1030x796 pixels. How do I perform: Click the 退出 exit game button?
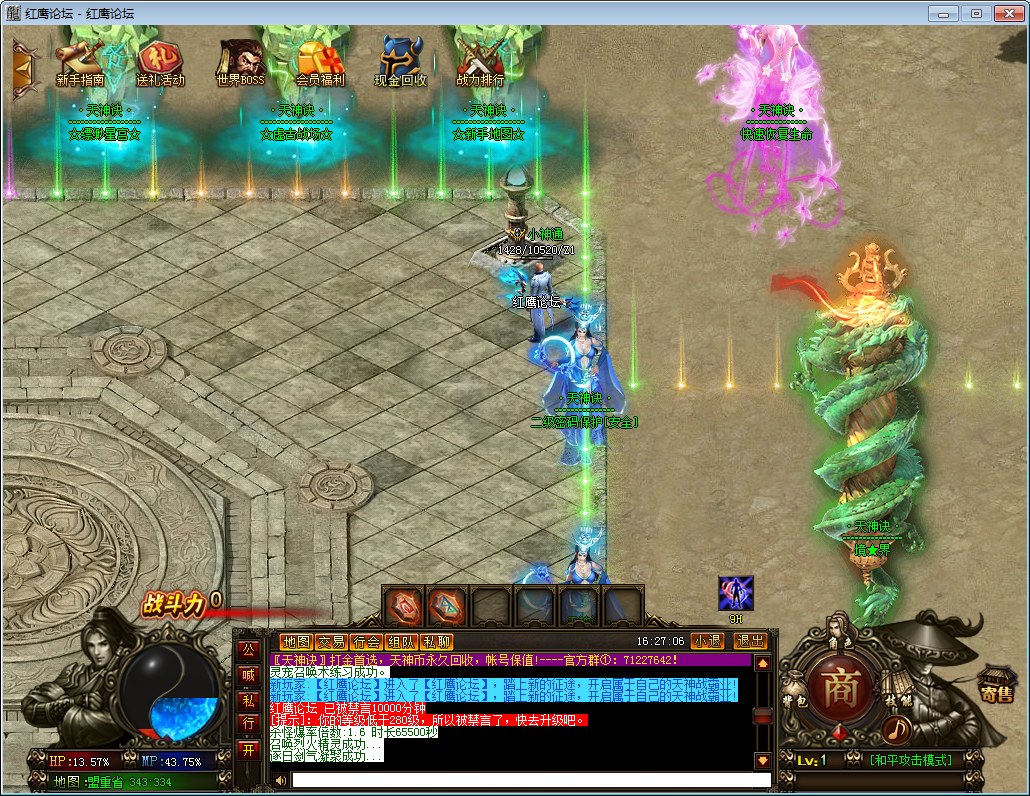[x=750, y=641]
